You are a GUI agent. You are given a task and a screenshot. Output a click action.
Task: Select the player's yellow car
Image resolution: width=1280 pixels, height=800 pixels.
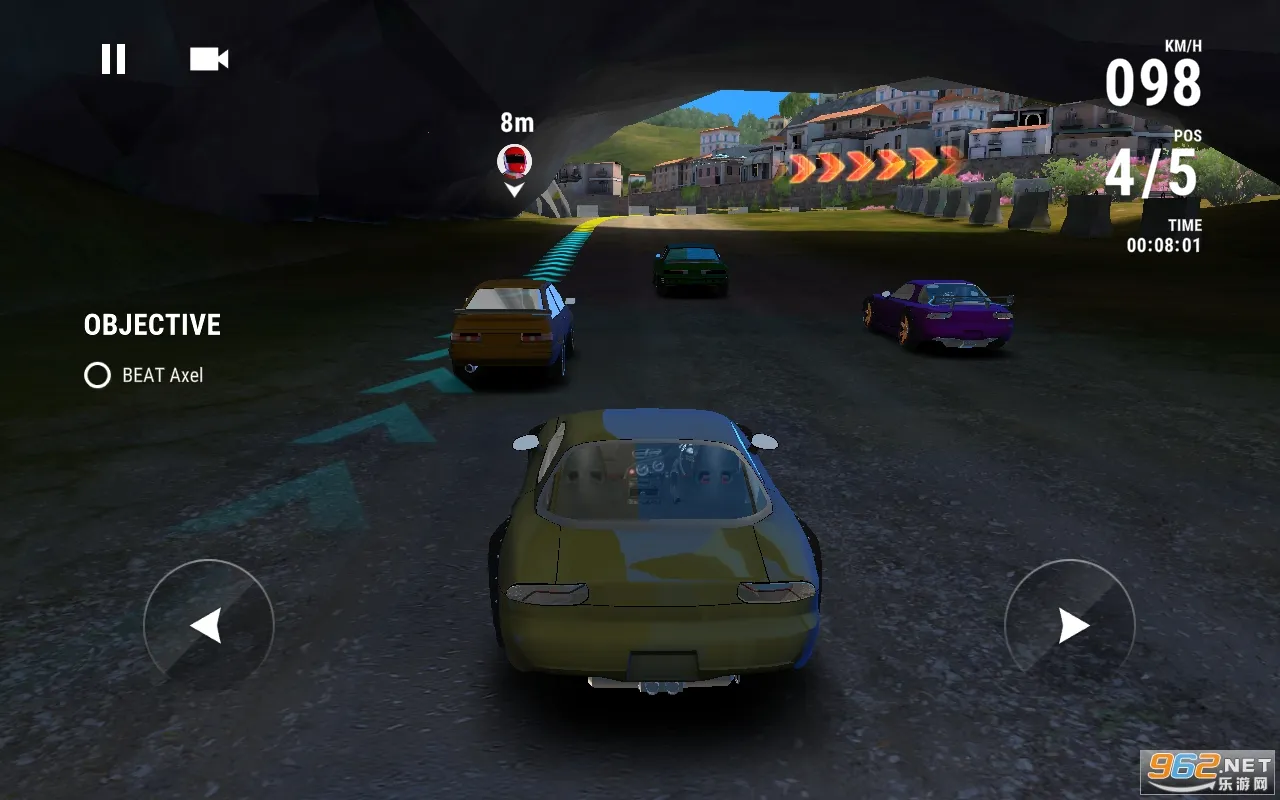650,560
